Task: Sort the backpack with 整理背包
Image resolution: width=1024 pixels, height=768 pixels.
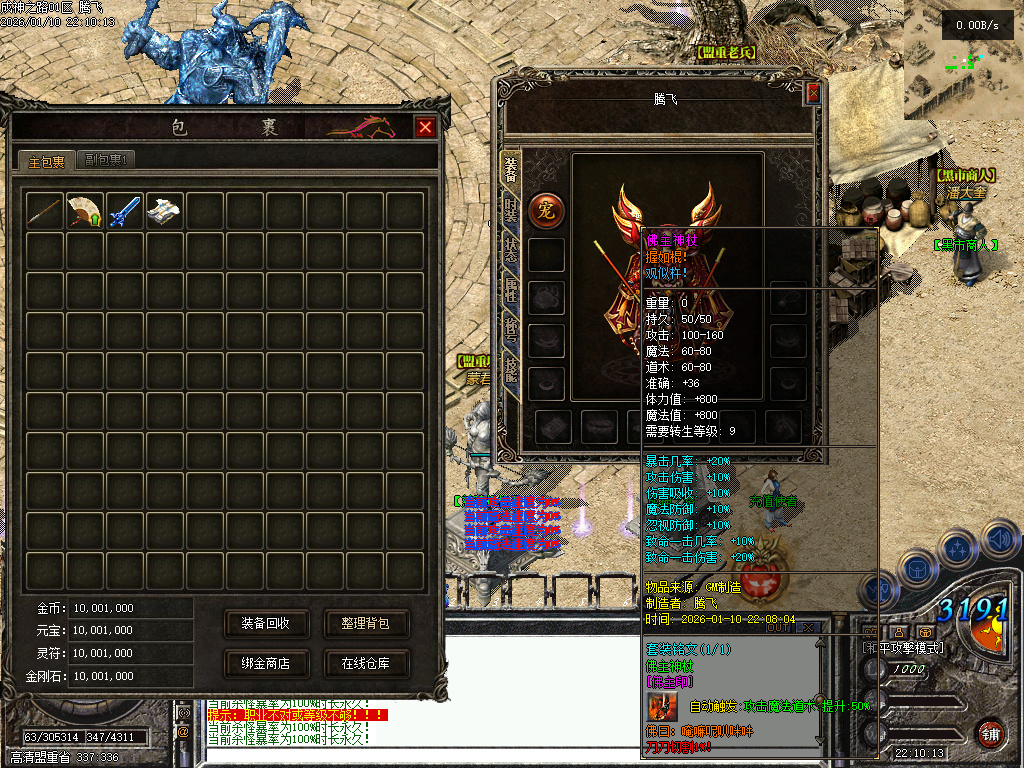Action: coord(365,623)
